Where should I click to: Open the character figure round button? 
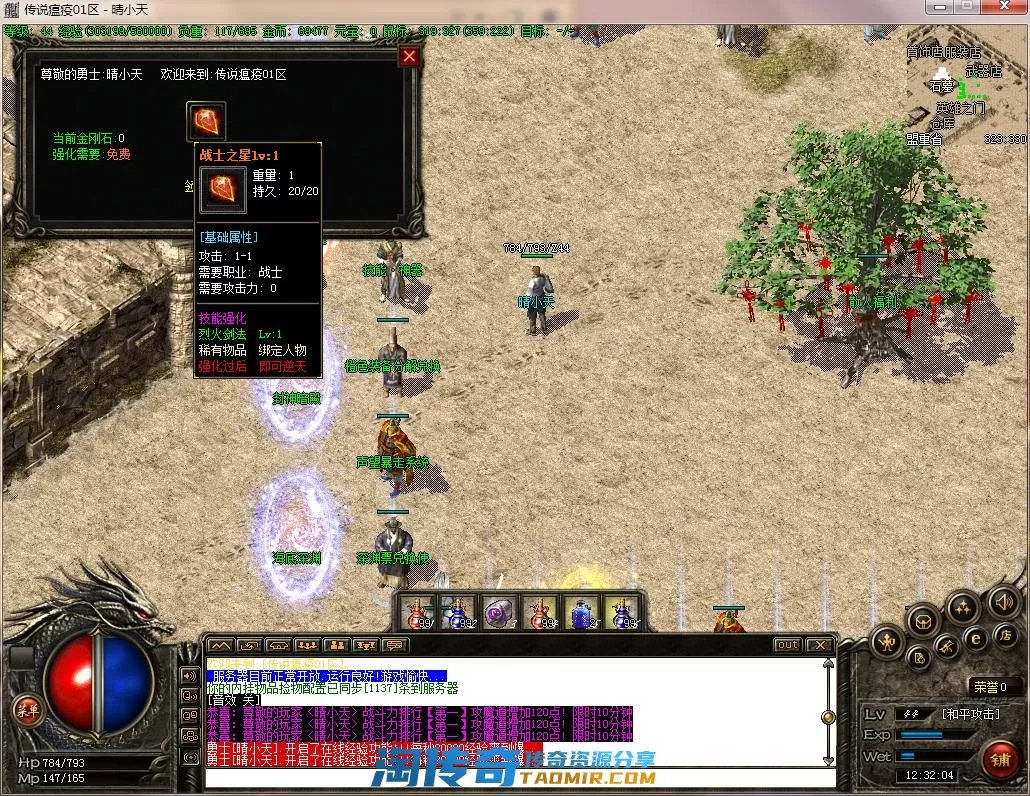click(x=886, y=642)
